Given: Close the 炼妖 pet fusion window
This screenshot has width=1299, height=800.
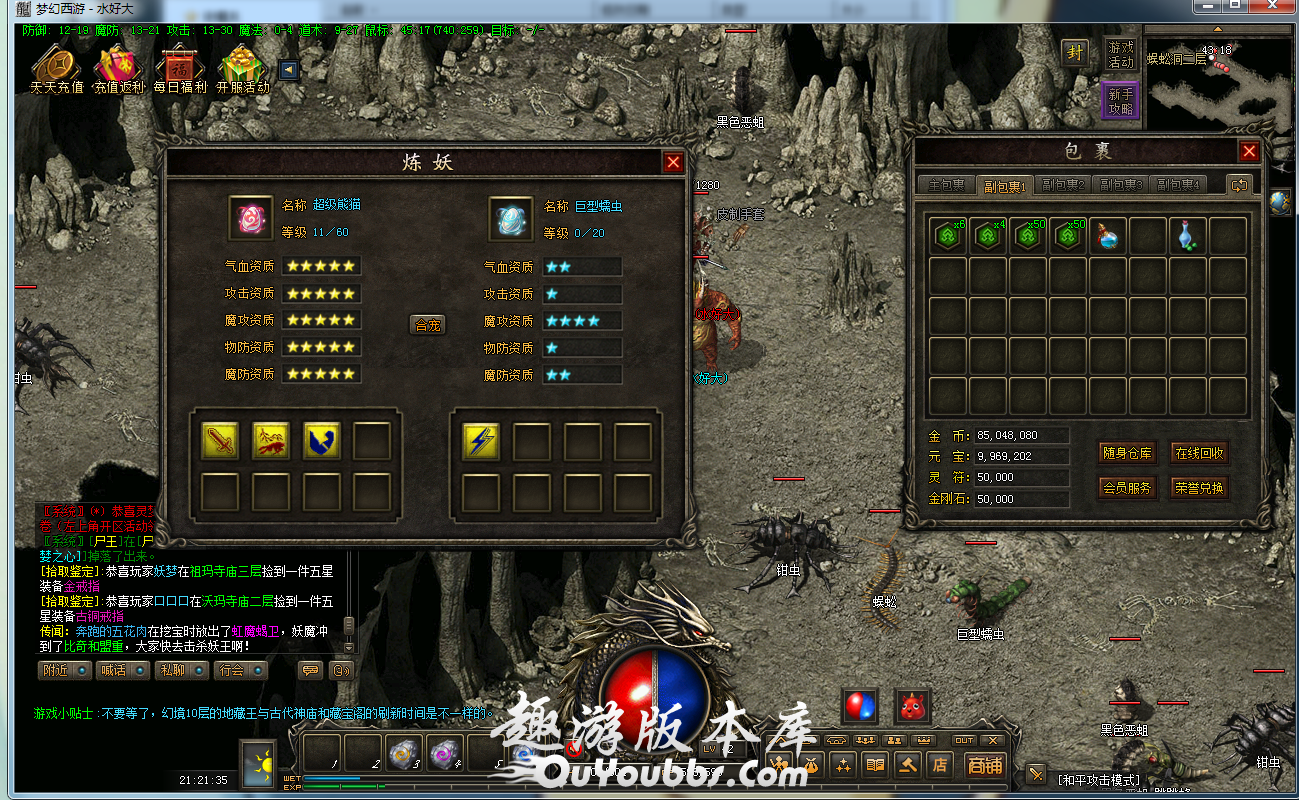Looking at the screenshot, I should tap(673, 162).
